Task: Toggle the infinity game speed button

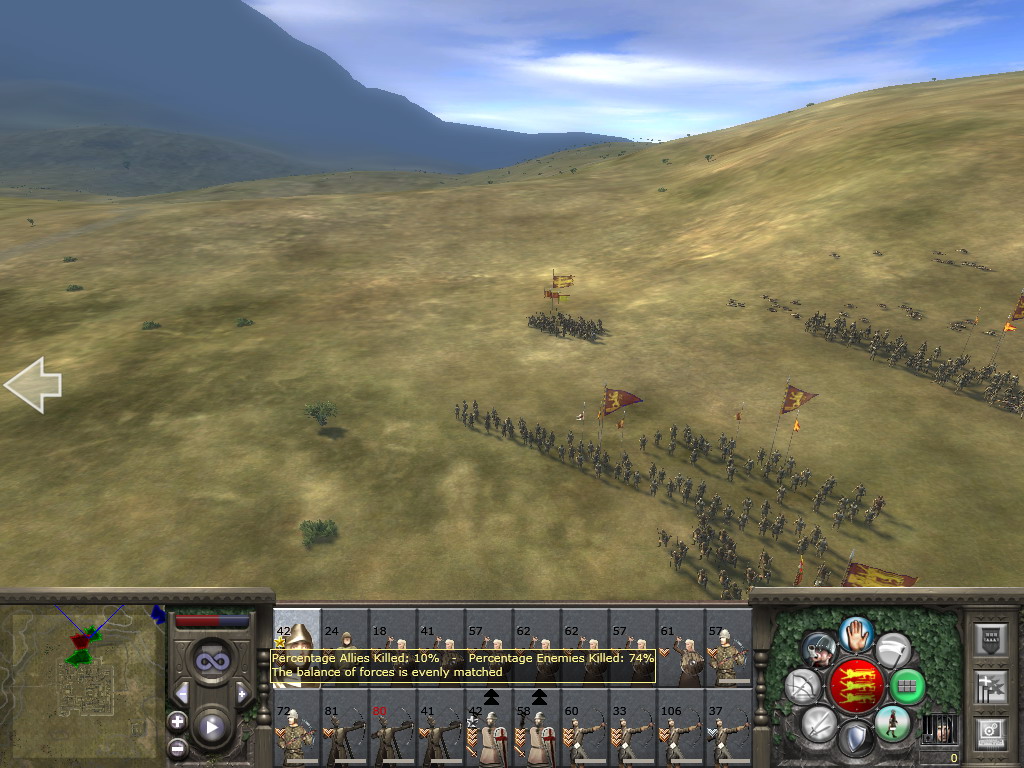Action: tap(211, 660)
